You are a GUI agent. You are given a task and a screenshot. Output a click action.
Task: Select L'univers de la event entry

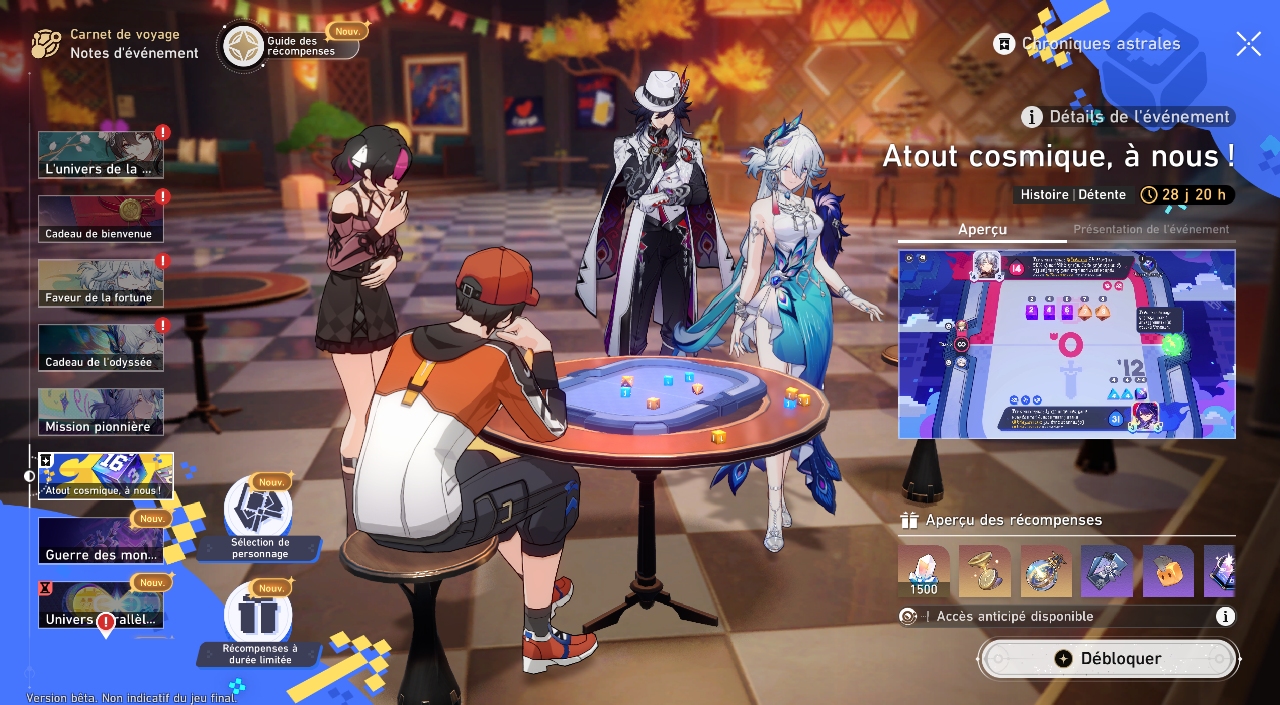(100, 155)
